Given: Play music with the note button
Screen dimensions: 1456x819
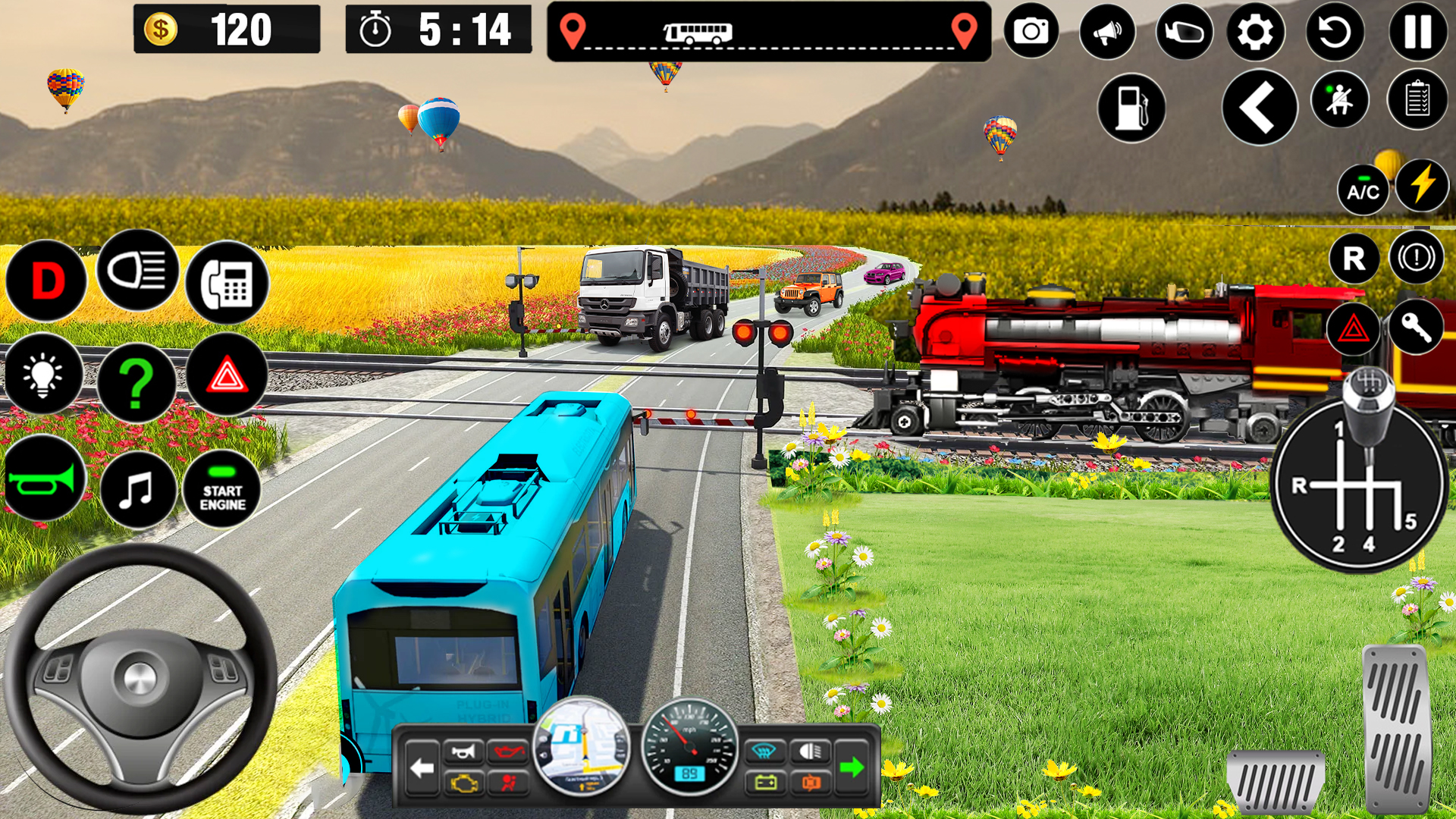Looking at the screenshot, I should [x=137, y=490].
